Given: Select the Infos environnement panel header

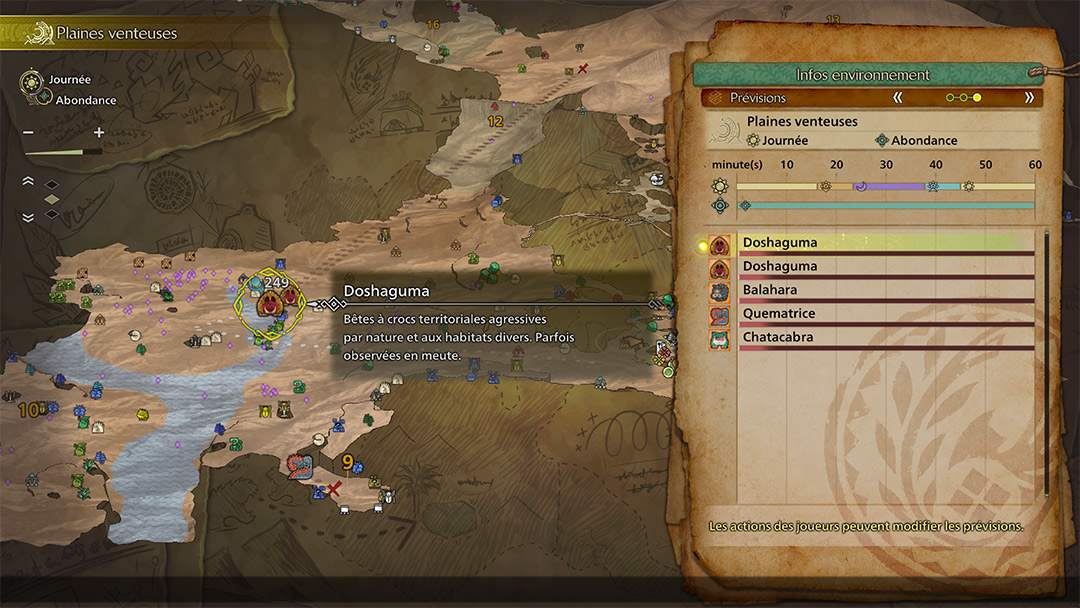Looking at the screenshot, I should (862, 75).
